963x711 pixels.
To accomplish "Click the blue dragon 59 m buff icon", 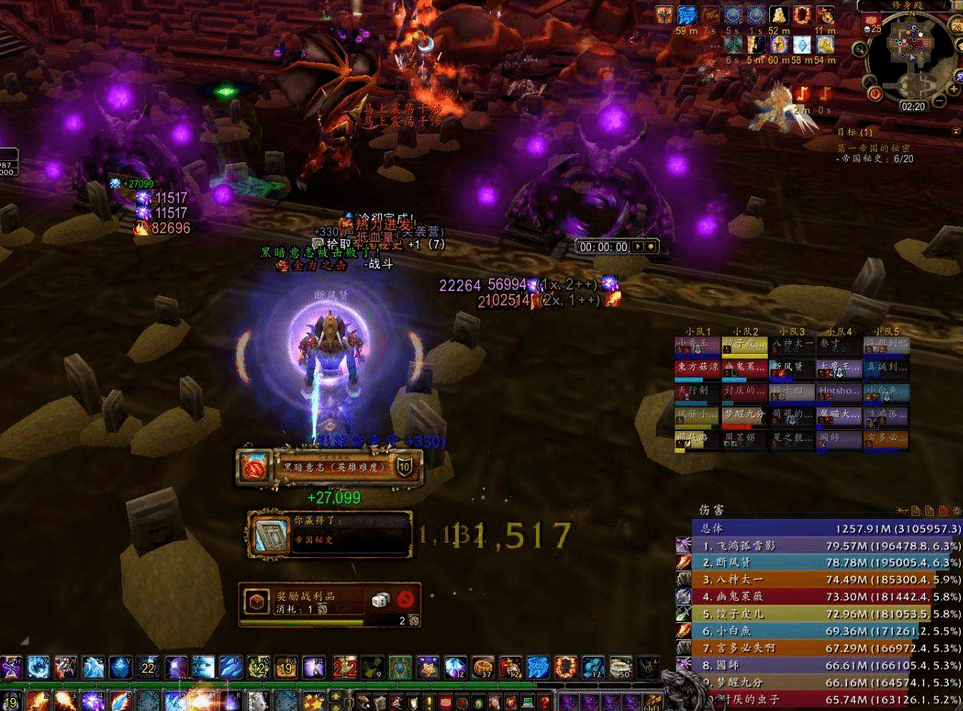I will point(687,16).
